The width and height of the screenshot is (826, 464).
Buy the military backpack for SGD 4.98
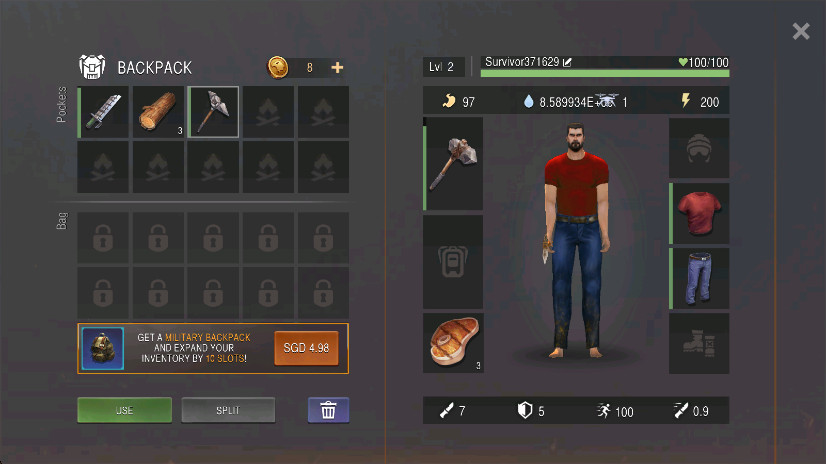click(307, 348)
